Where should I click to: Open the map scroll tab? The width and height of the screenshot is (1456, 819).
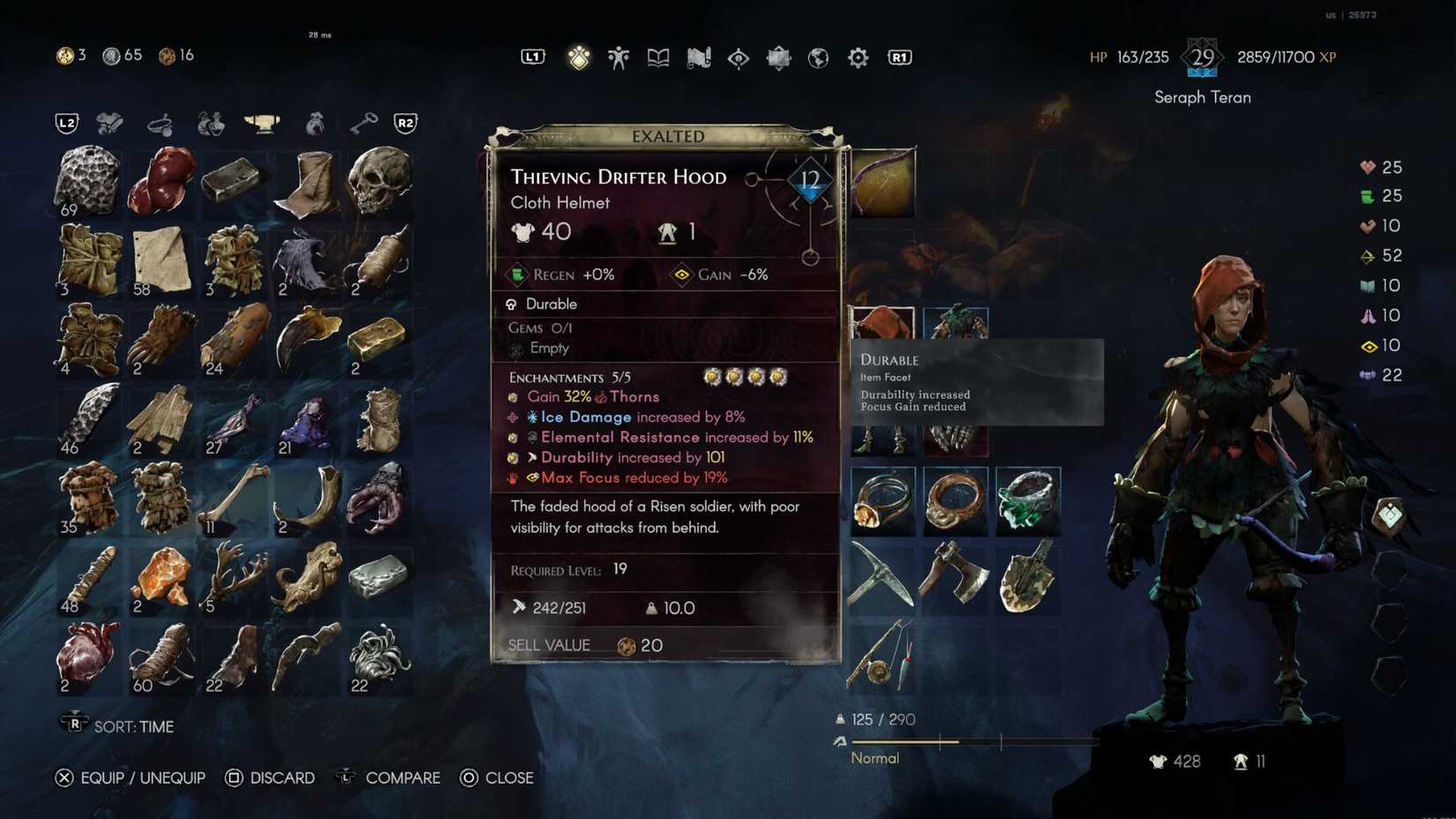click(x=698, y=58)
